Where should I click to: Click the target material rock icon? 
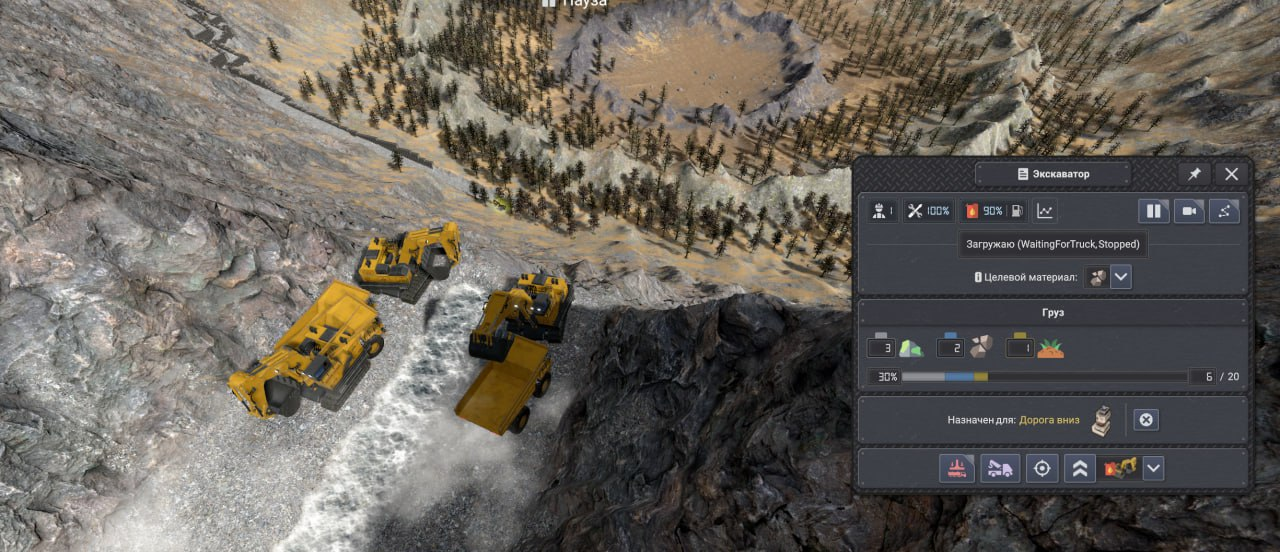pos(1097,277)
